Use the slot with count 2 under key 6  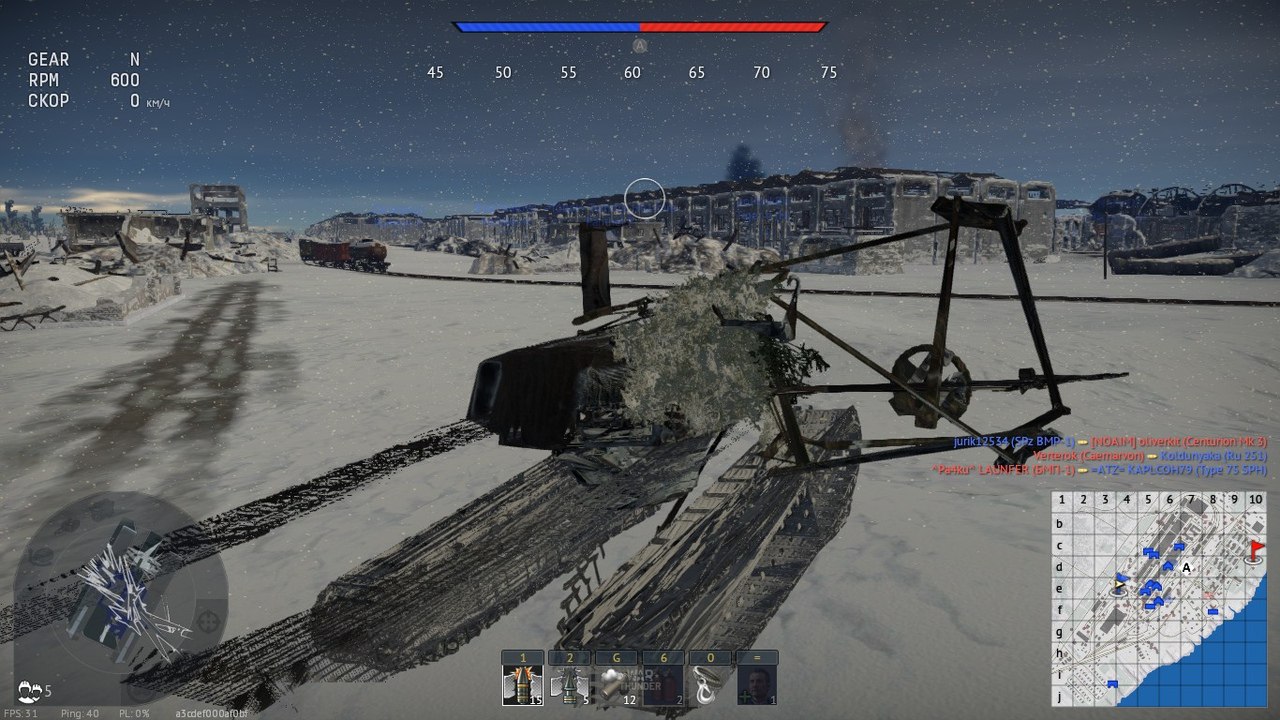[662, 685]
